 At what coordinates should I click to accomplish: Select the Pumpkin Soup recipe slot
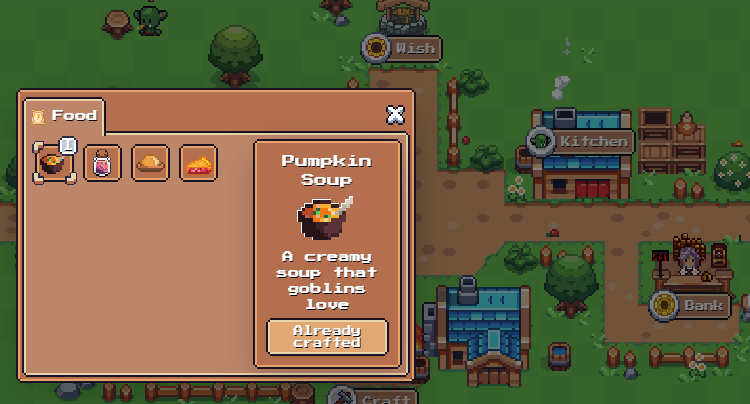coord(54,162)
